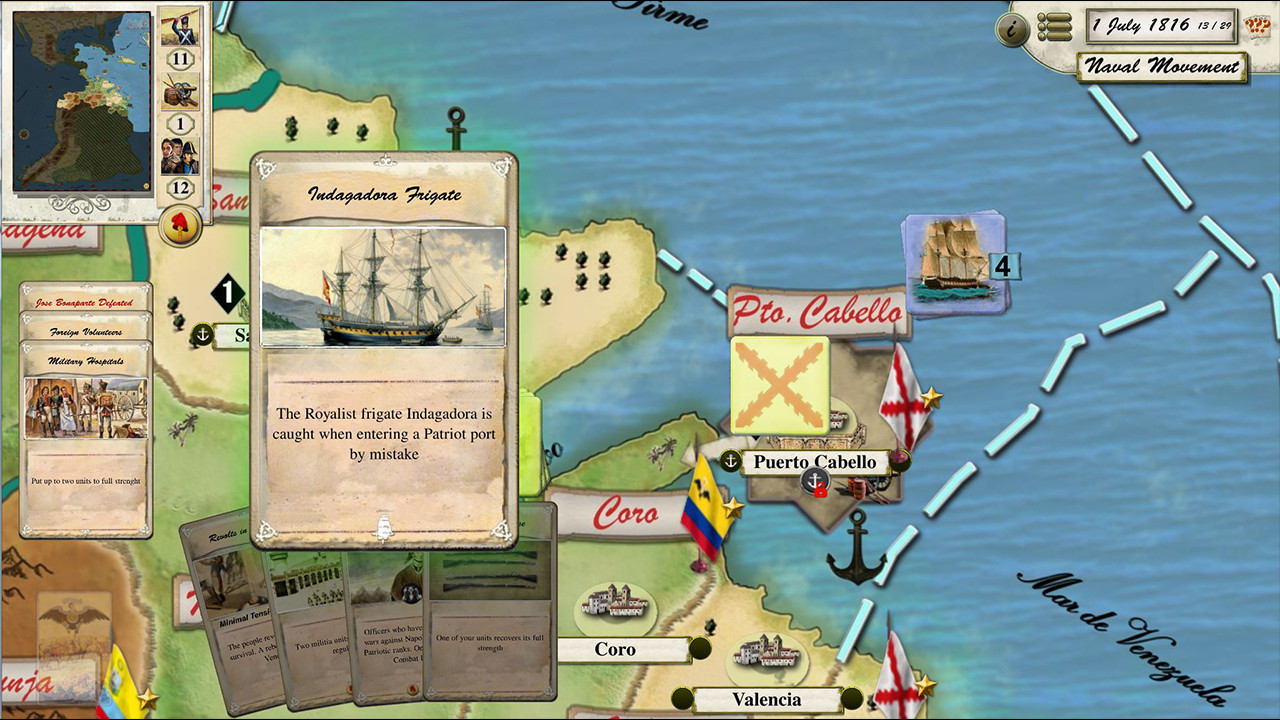Click the world minimap
This screenshot has width=1280, height=720.
82,101
